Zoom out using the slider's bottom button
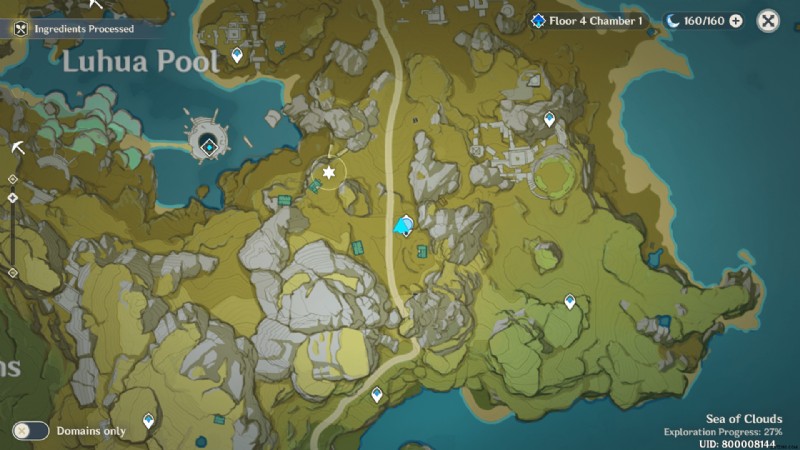Screen dimensions: 800x450 point(12,272)
